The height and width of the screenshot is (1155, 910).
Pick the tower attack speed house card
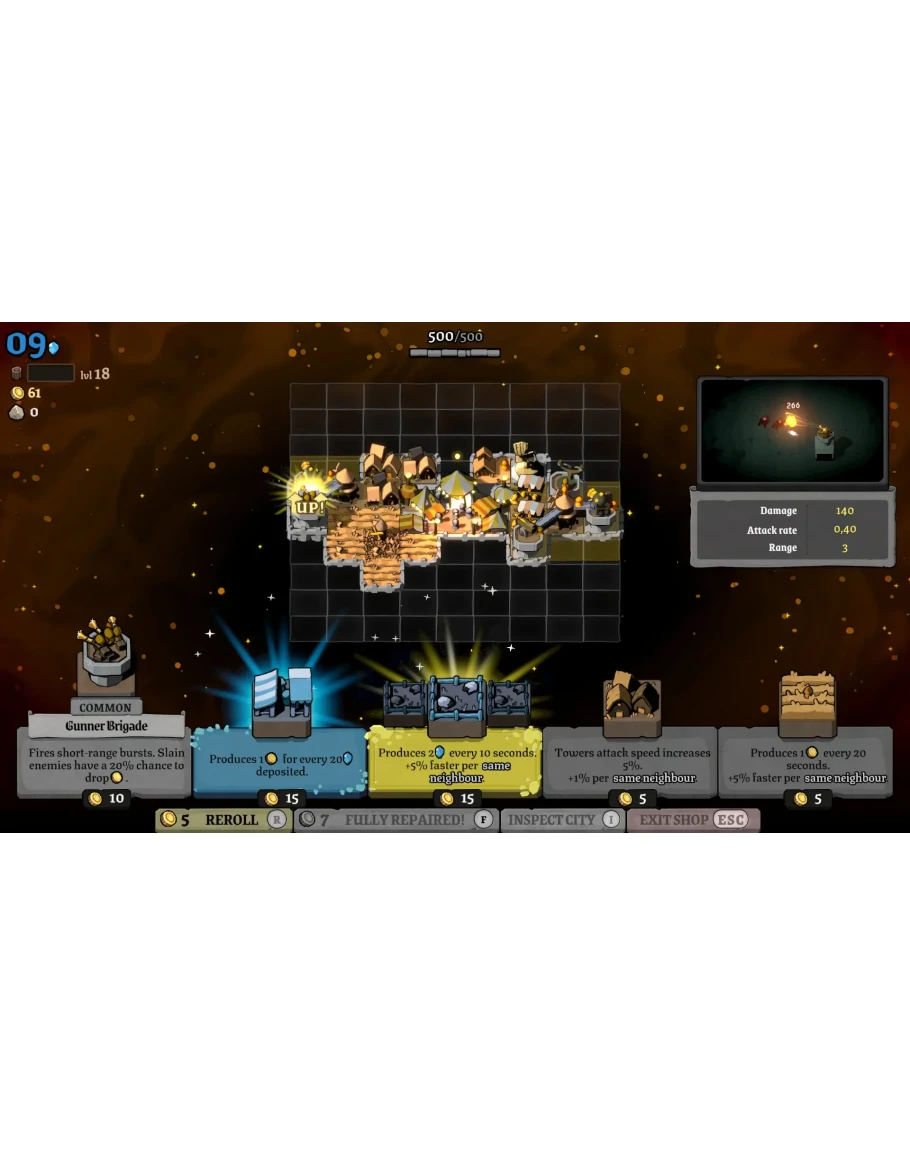pos(631,763)
